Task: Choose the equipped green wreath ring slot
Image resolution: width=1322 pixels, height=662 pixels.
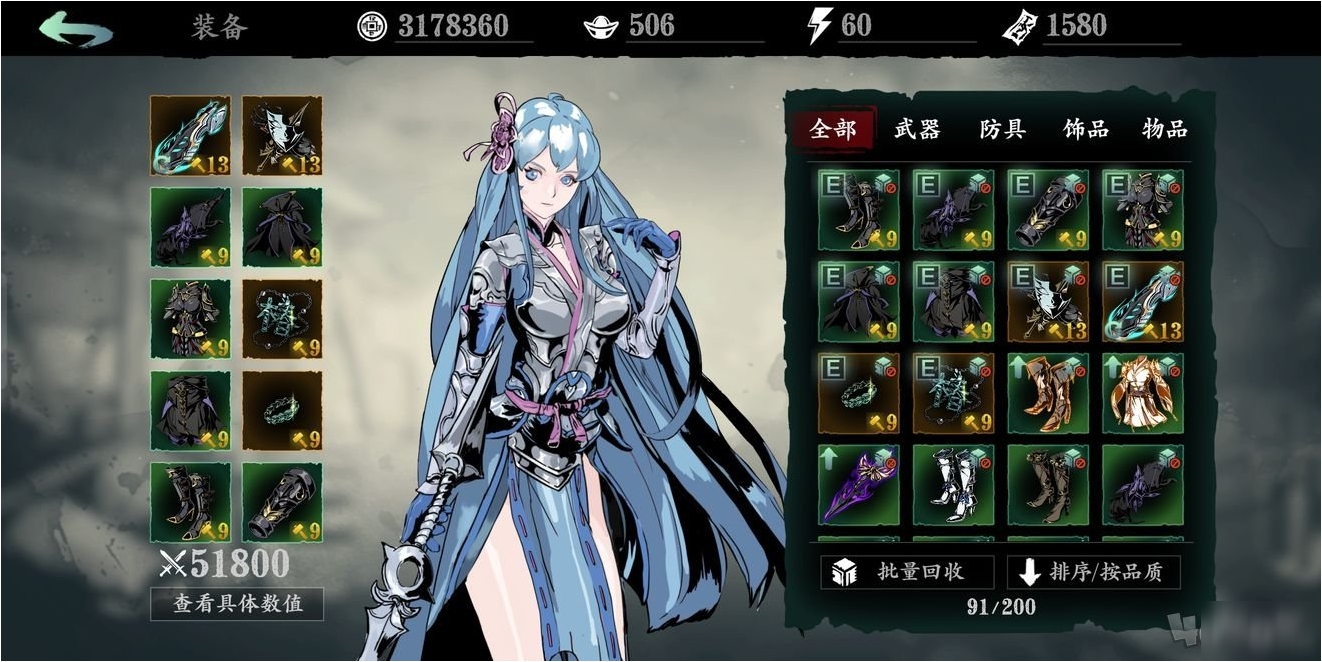Action: tap(282, 410)
